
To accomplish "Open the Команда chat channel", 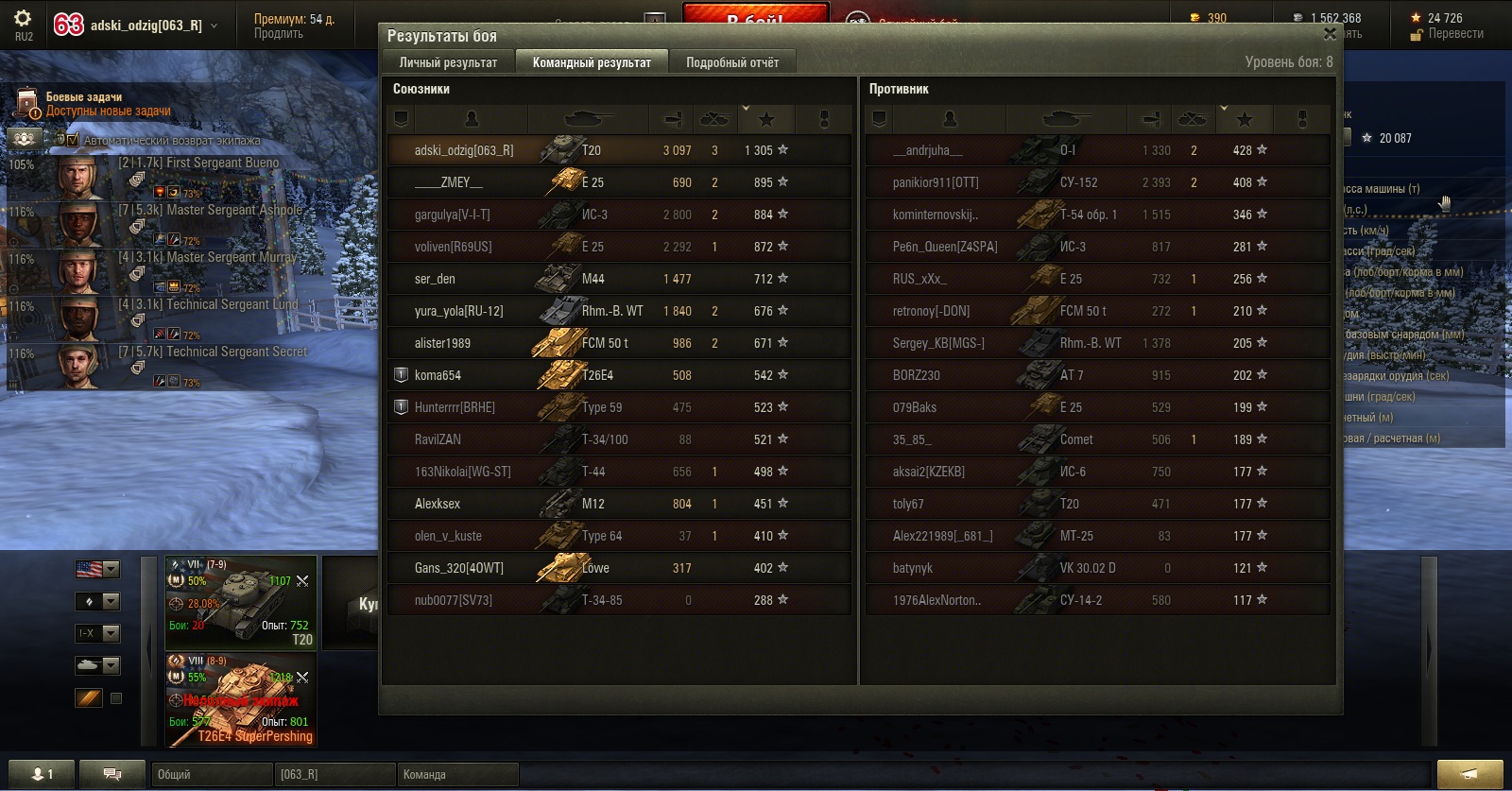I will click(x=457, y=774).
